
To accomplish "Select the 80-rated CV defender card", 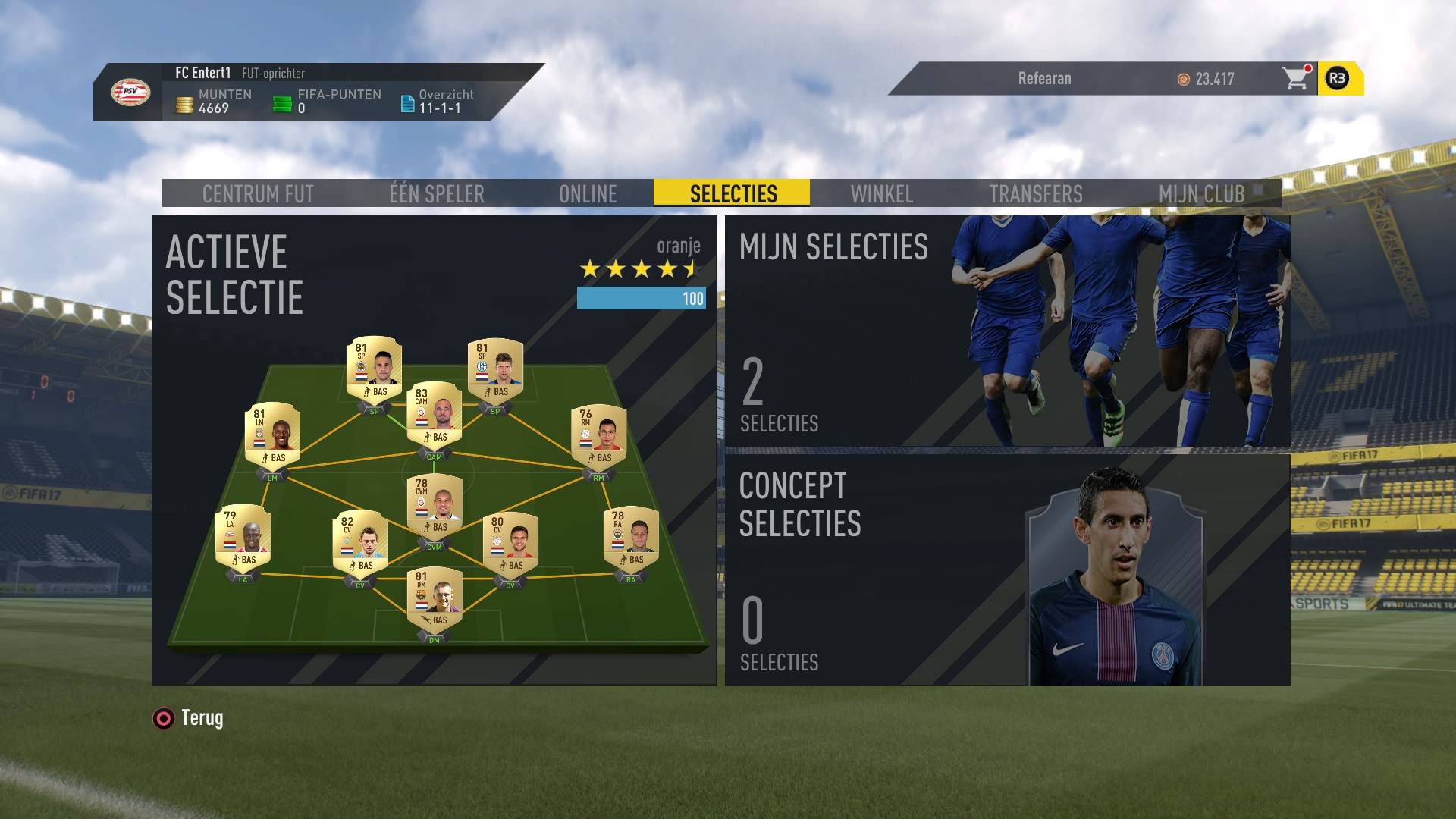I will tap(510, 543).
